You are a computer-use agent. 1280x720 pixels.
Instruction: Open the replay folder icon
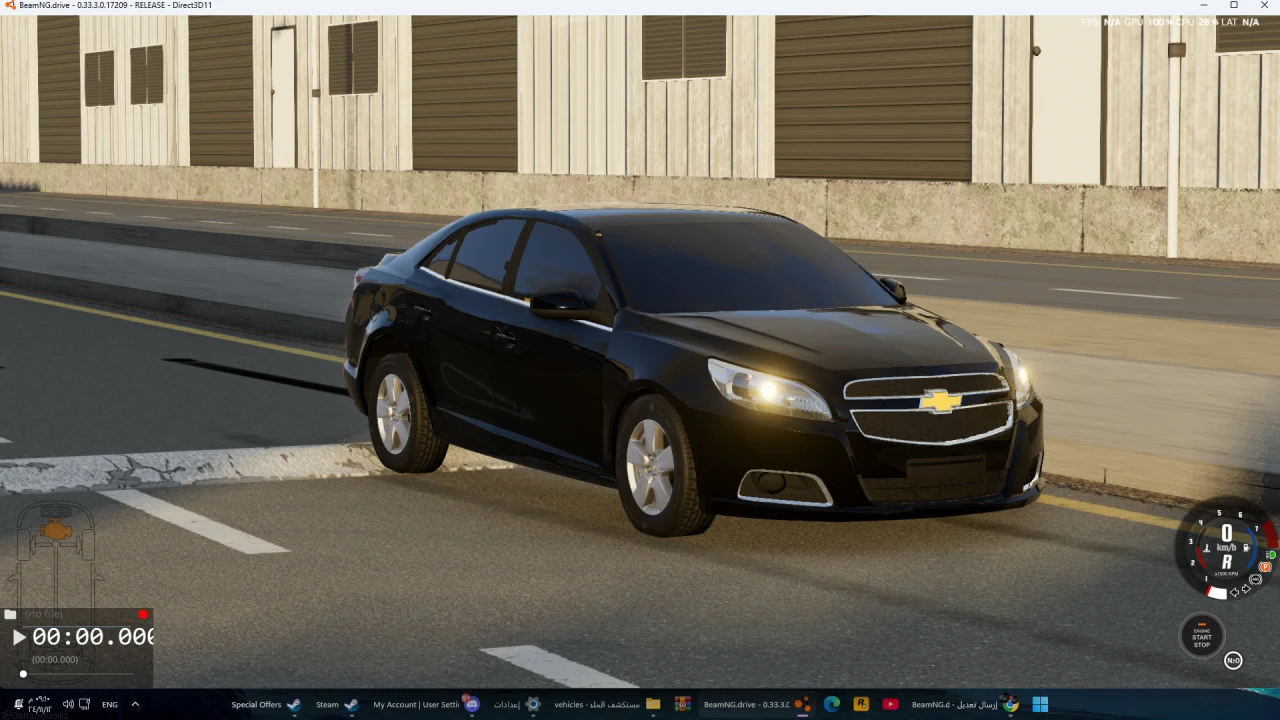[10, 614]
